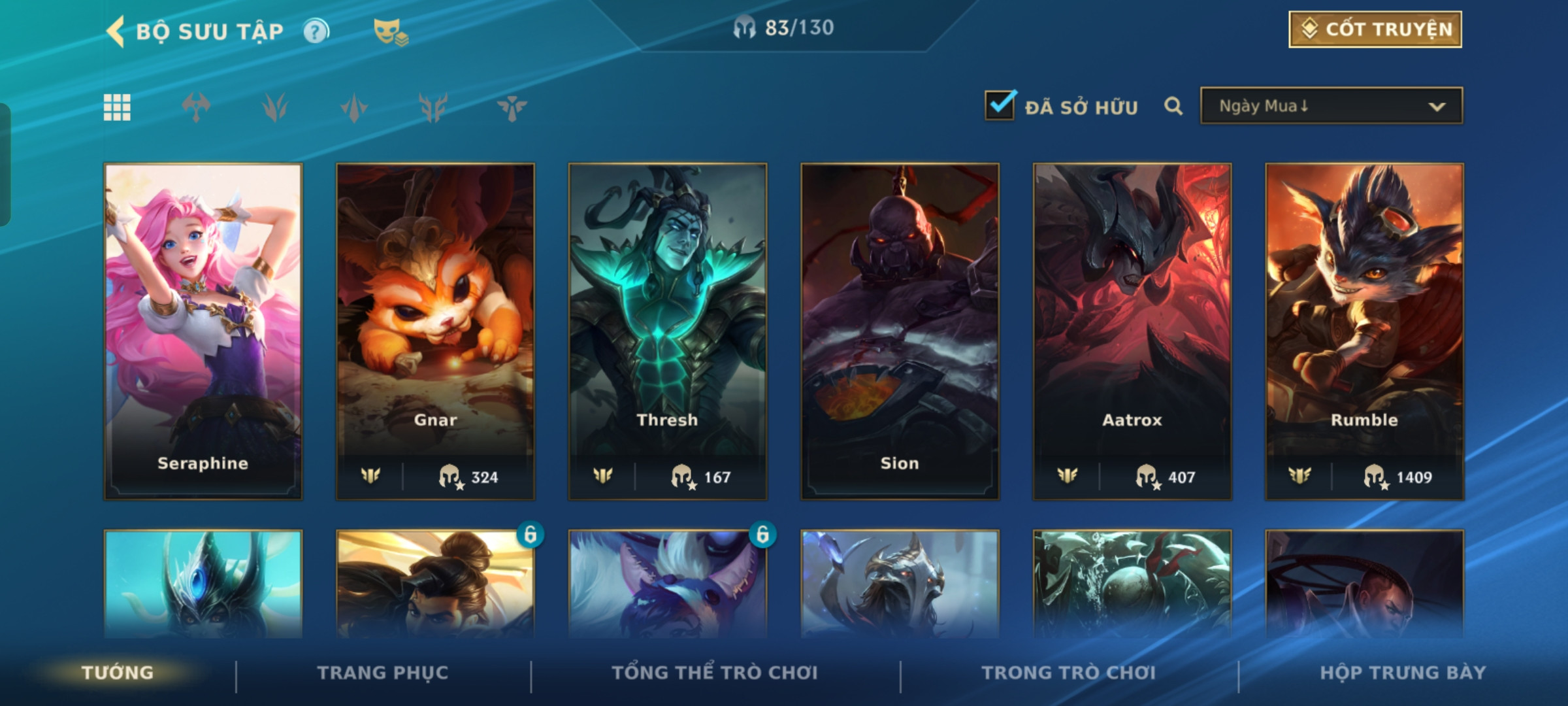Open the Aatrox champion card
Viewport: 1568px width, 706px height.
pos(1132,331)
